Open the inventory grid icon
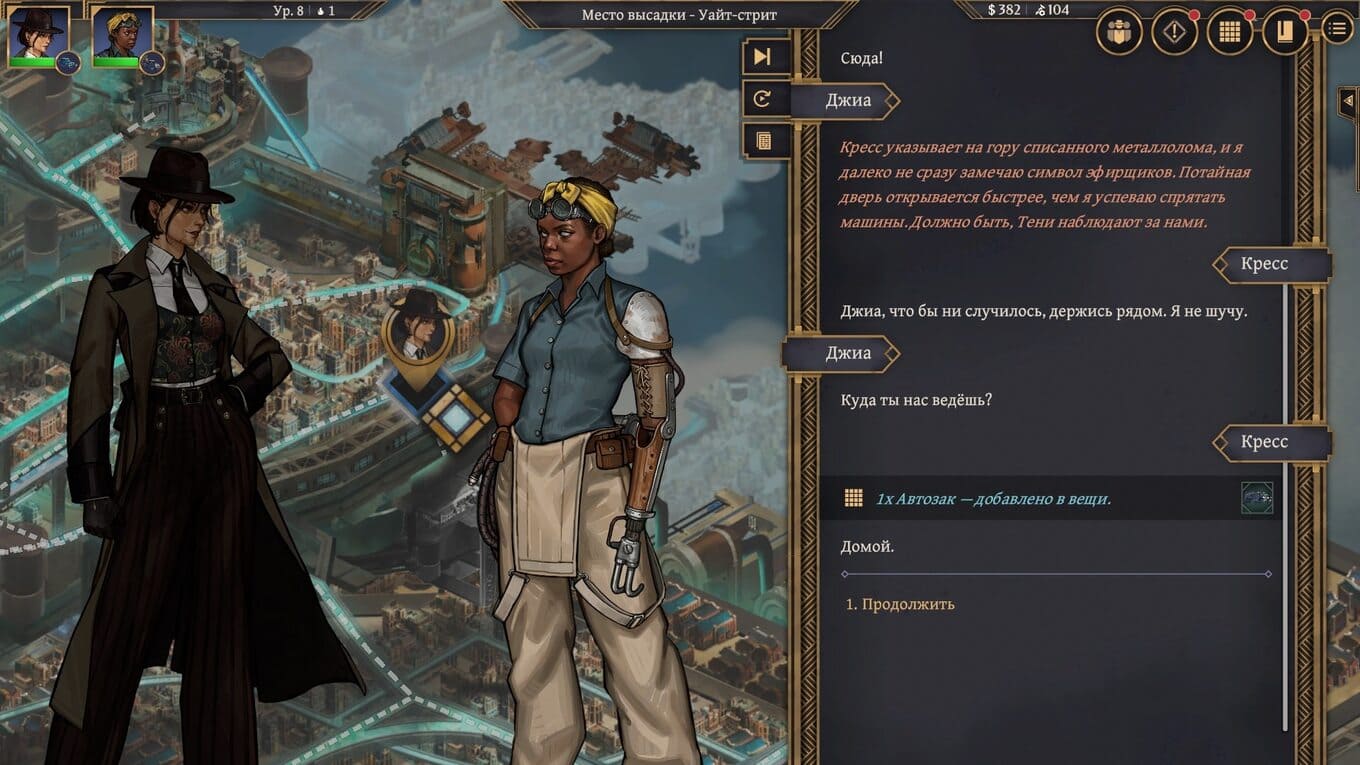 (x=1229, y=32)
